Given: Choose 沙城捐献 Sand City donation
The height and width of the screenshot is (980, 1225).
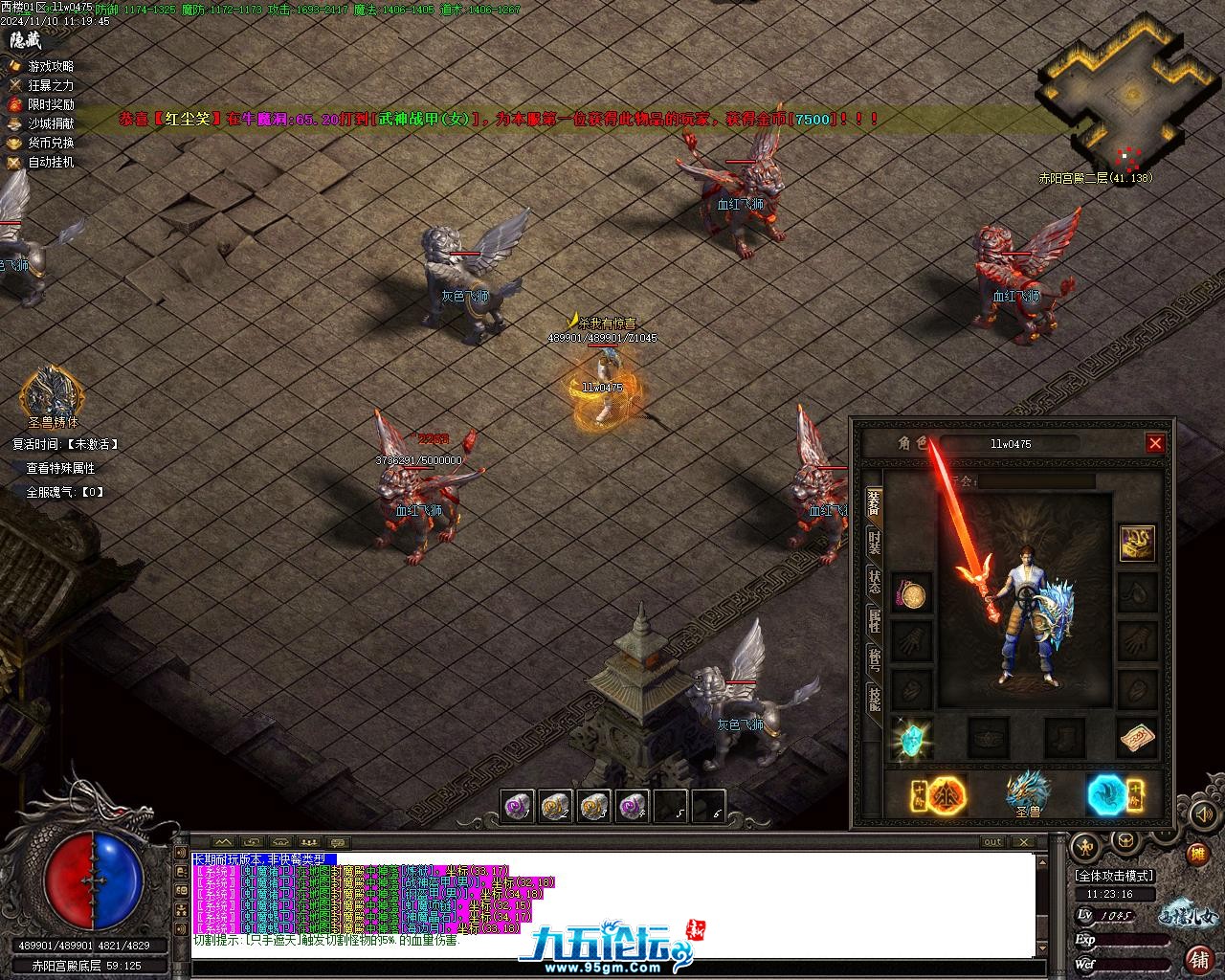Looking at the screenshot, I should click(51, 123).
